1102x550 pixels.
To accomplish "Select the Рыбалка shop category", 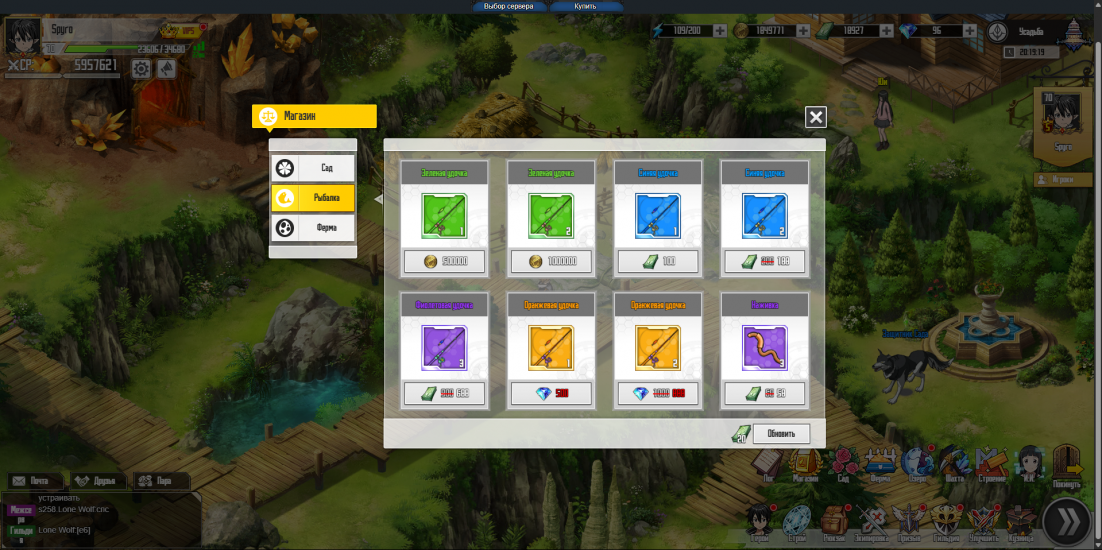I will tap(313, 198).
